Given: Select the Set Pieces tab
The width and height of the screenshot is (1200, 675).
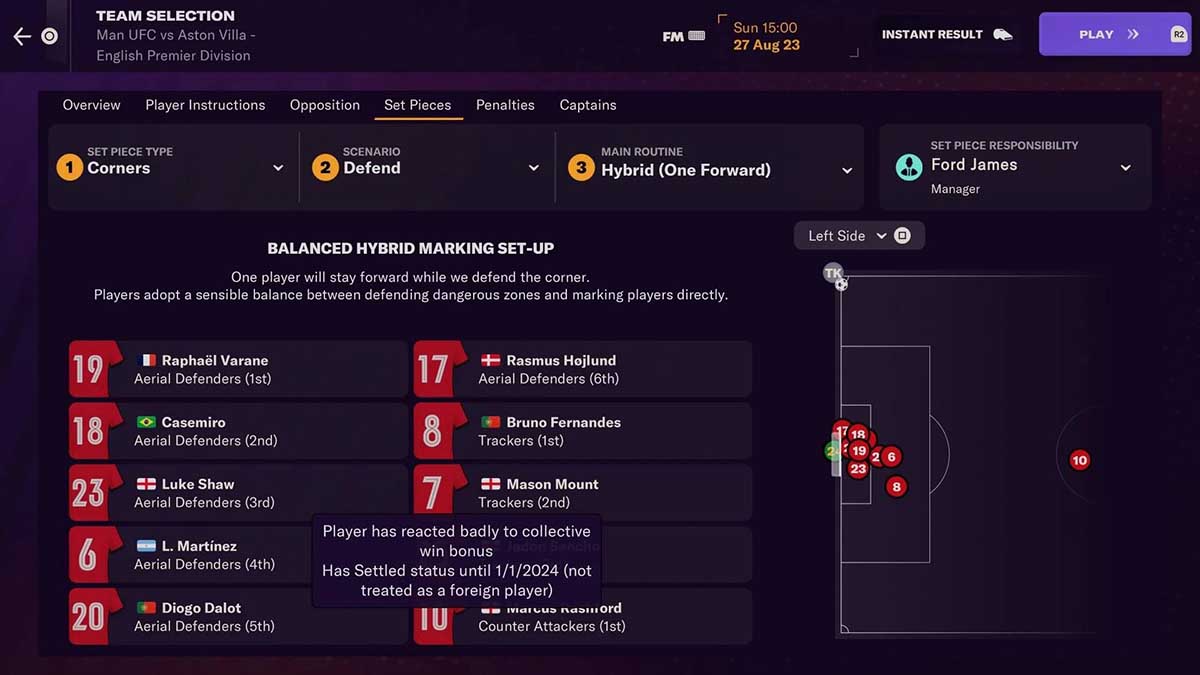Looking at the screenshot, I should 417,105.
